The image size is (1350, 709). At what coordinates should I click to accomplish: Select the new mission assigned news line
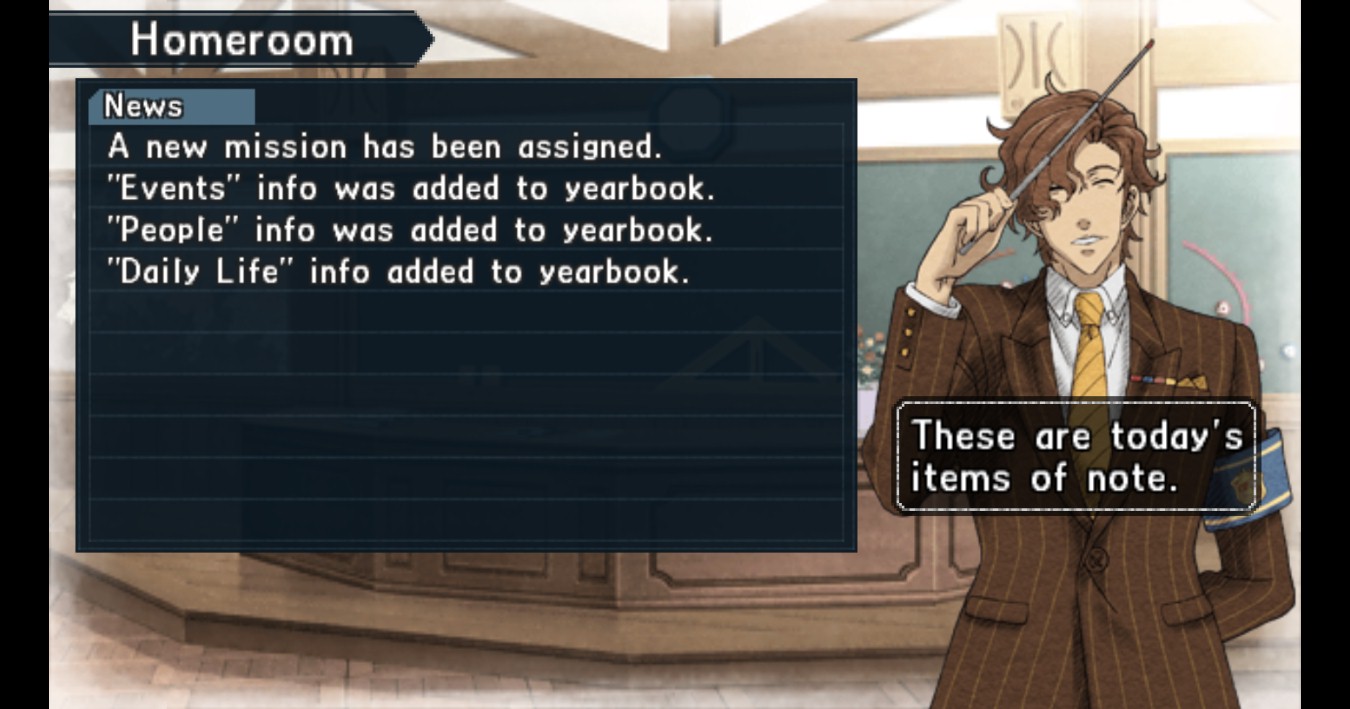pyautogui.click(x=385, y=147)
